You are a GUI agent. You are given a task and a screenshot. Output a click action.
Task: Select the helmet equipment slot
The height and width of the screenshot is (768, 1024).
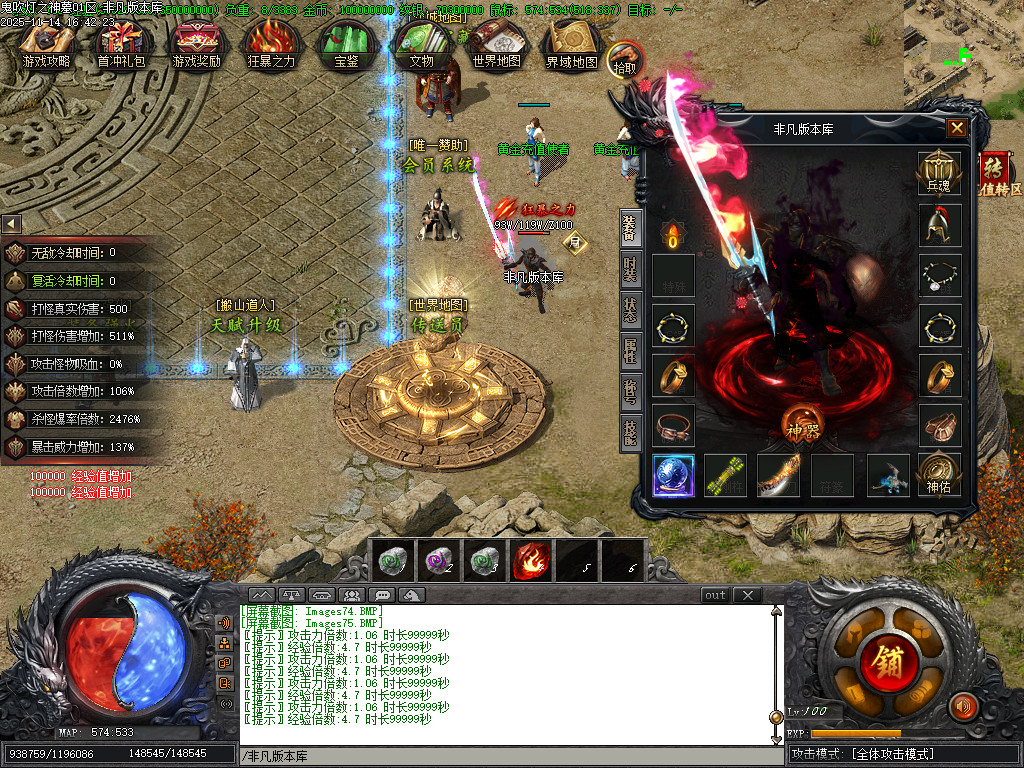click(940, 226)
